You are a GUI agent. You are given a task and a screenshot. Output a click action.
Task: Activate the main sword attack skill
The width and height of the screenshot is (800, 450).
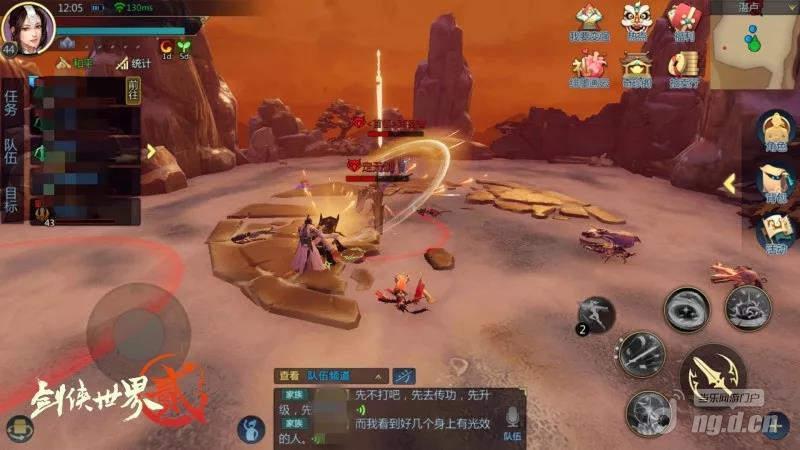[x=714, y=371]
